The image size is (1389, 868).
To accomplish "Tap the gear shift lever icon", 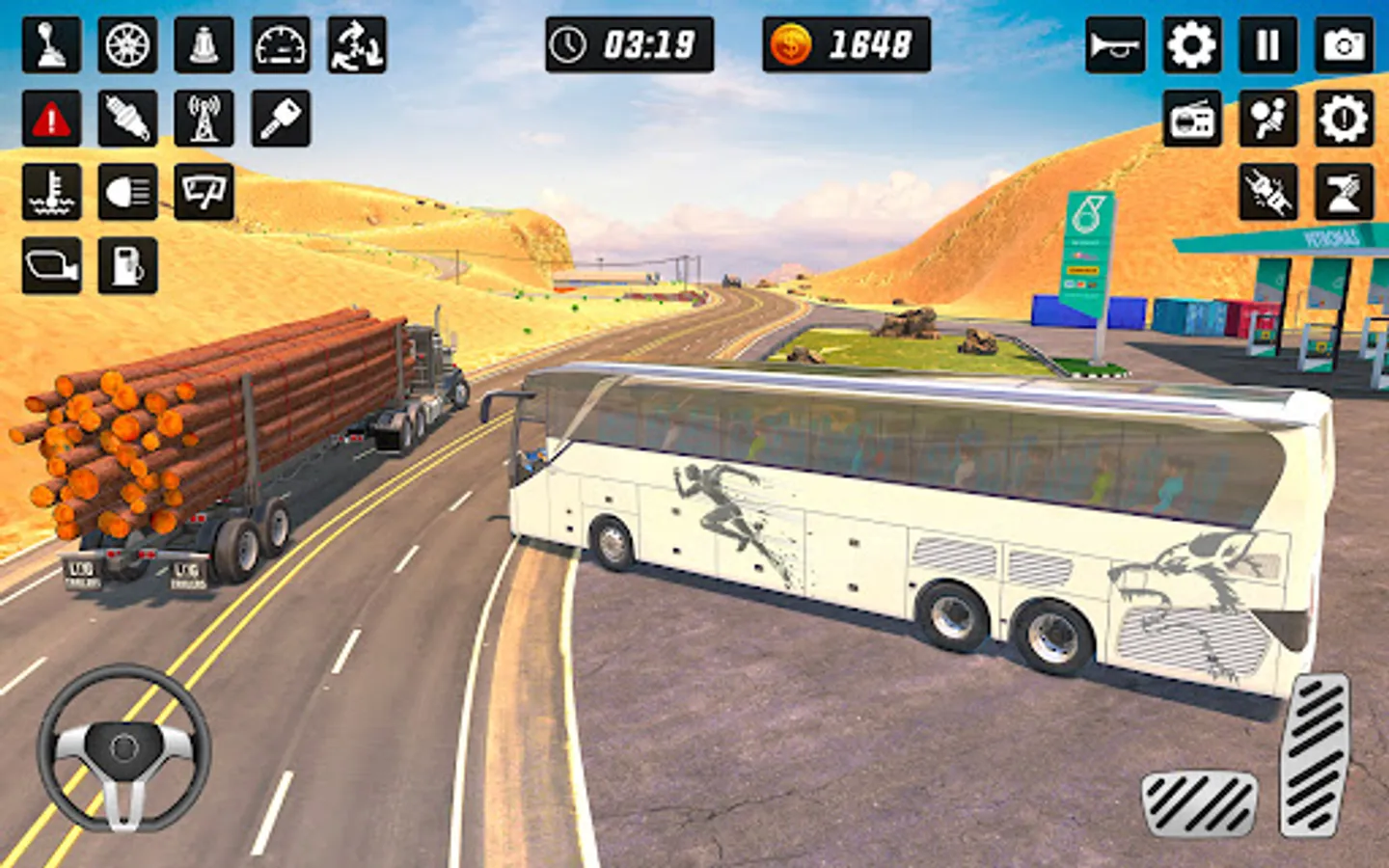I will 51,45.
